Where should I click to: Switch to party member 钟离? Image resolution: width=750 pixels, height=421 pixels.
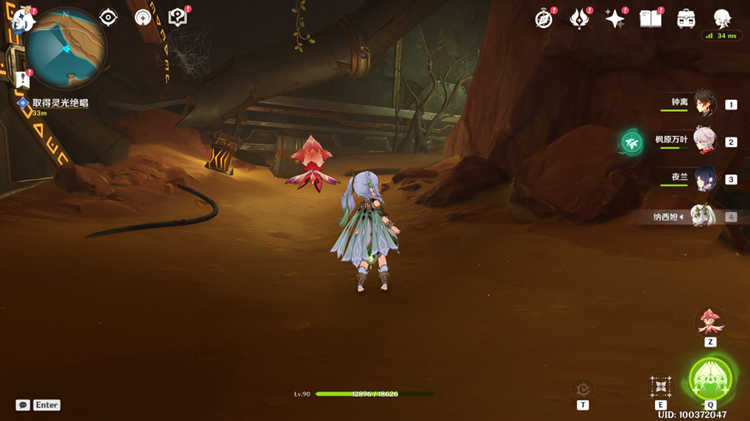(x=704, y=102)
